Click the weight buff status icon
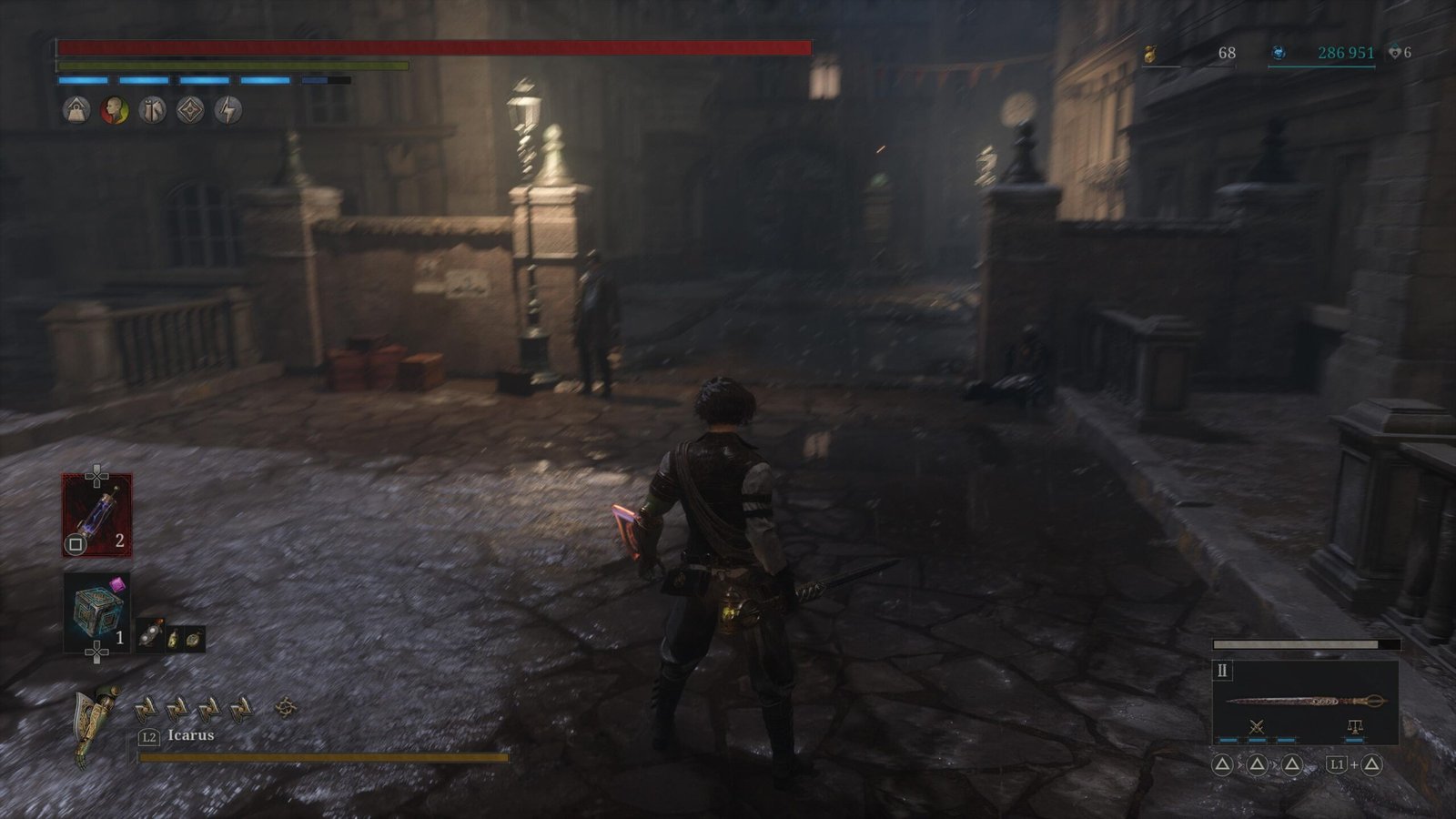Screen dimensions: 1456x819 tap(76, 111)
